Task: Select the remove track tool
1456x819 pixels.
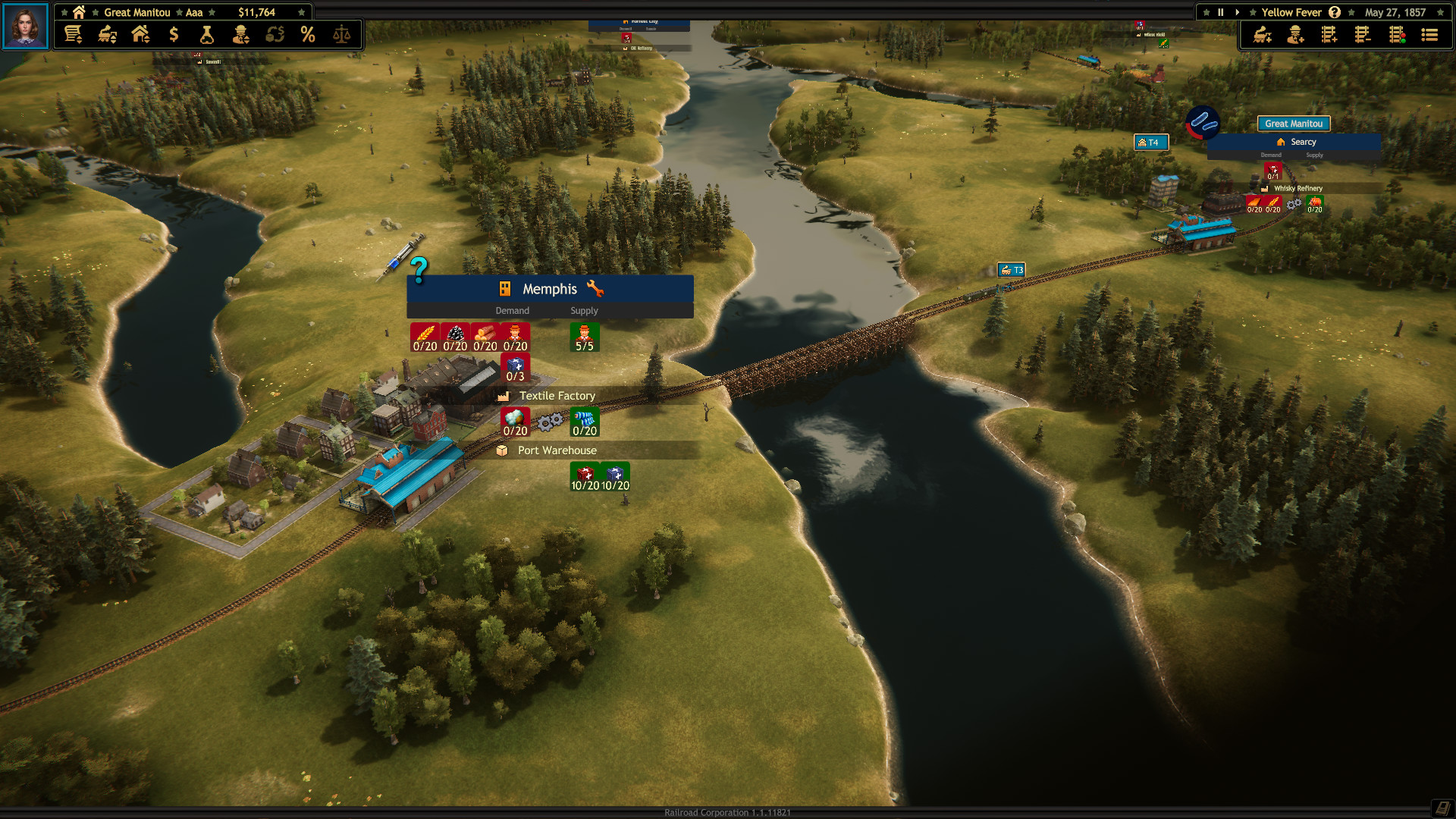Action: click(1362, 34)
